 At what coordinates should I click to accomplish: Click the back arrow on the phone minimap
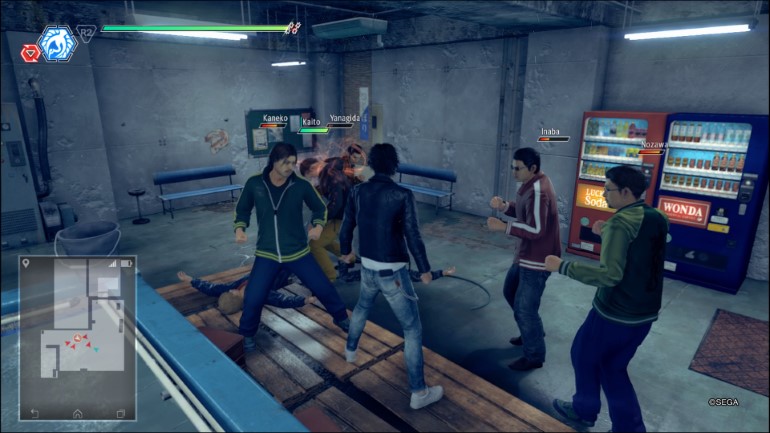(x=35, y=412)
